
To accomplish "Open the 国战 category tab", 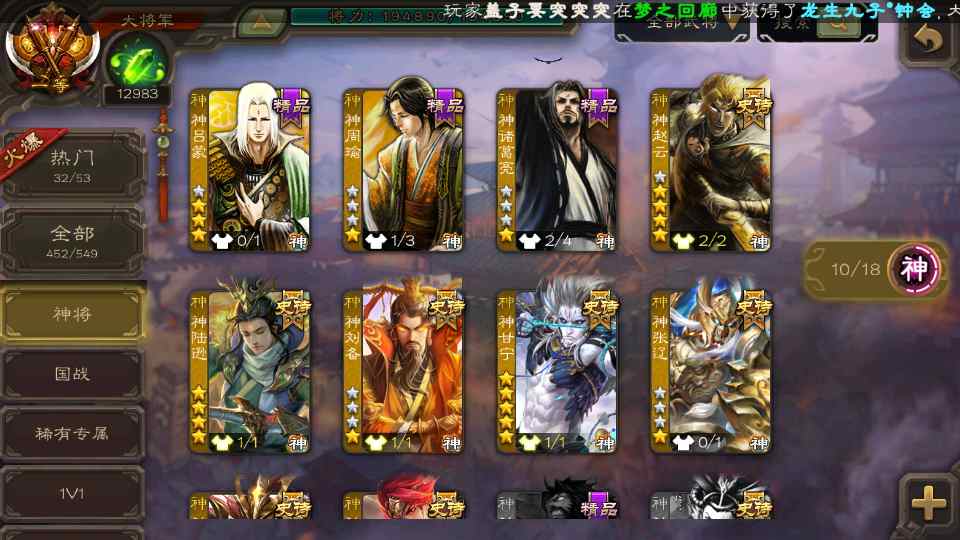I will coord(72,374).
